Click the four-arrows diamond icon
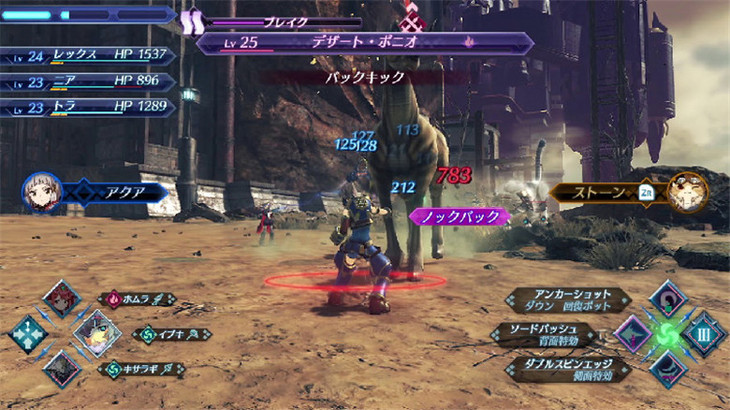Screen dimensions: 730x410 point(28,334)
